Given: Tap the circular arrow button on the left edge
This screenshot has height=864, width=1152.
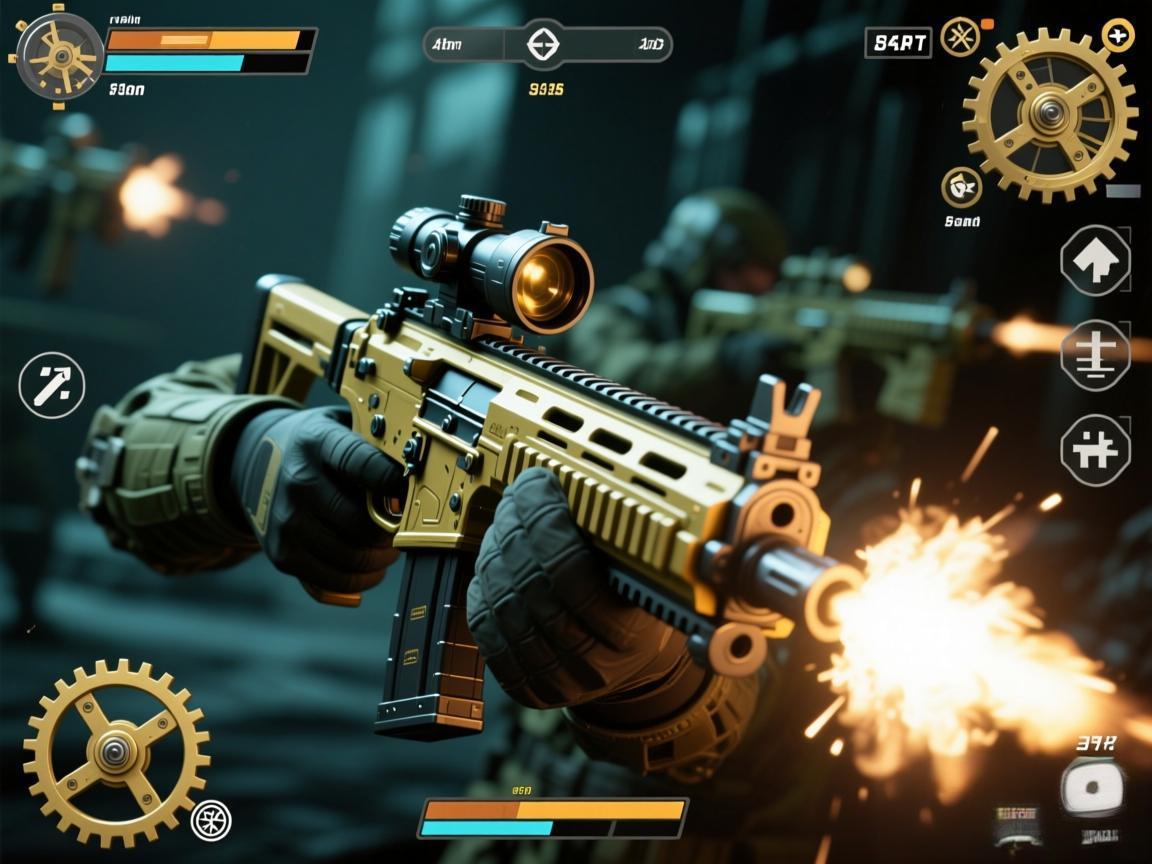Looking at the screenshot, I should point(52,385).
